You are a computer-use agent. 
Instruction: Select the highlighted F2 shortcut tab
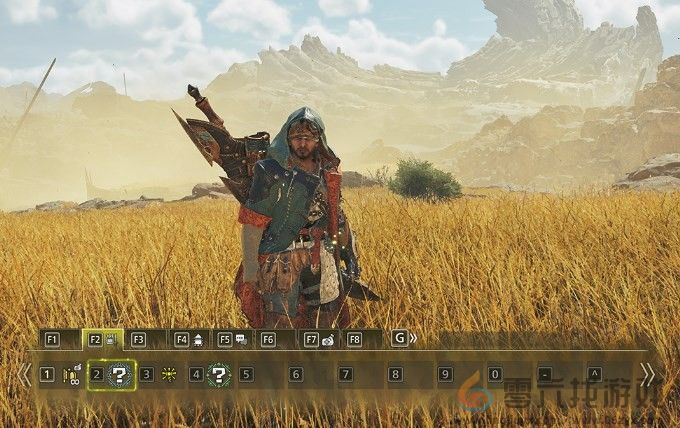(102, 339)
